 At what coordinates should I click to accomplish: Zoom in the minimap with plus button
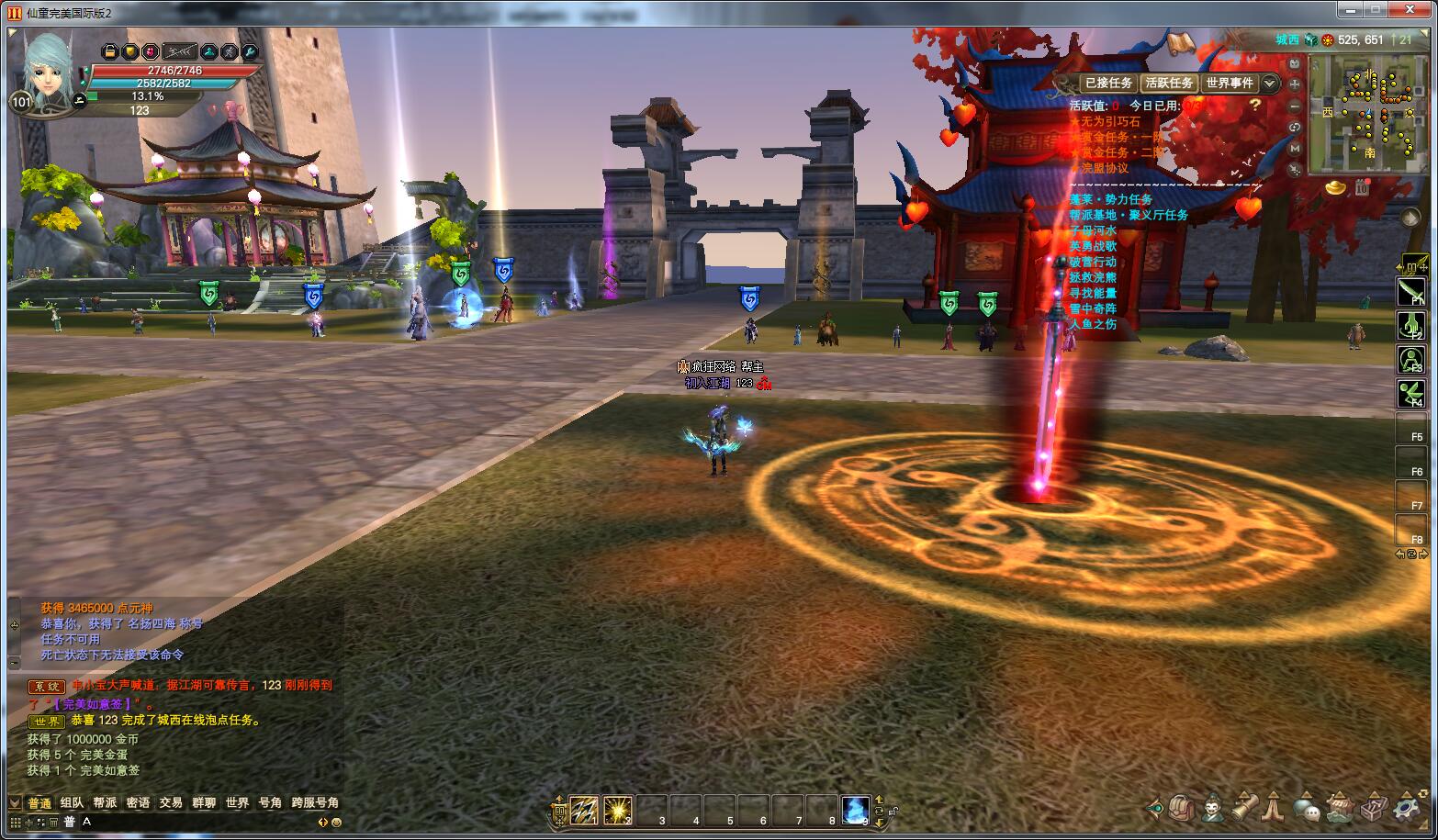coord(1295,84)
